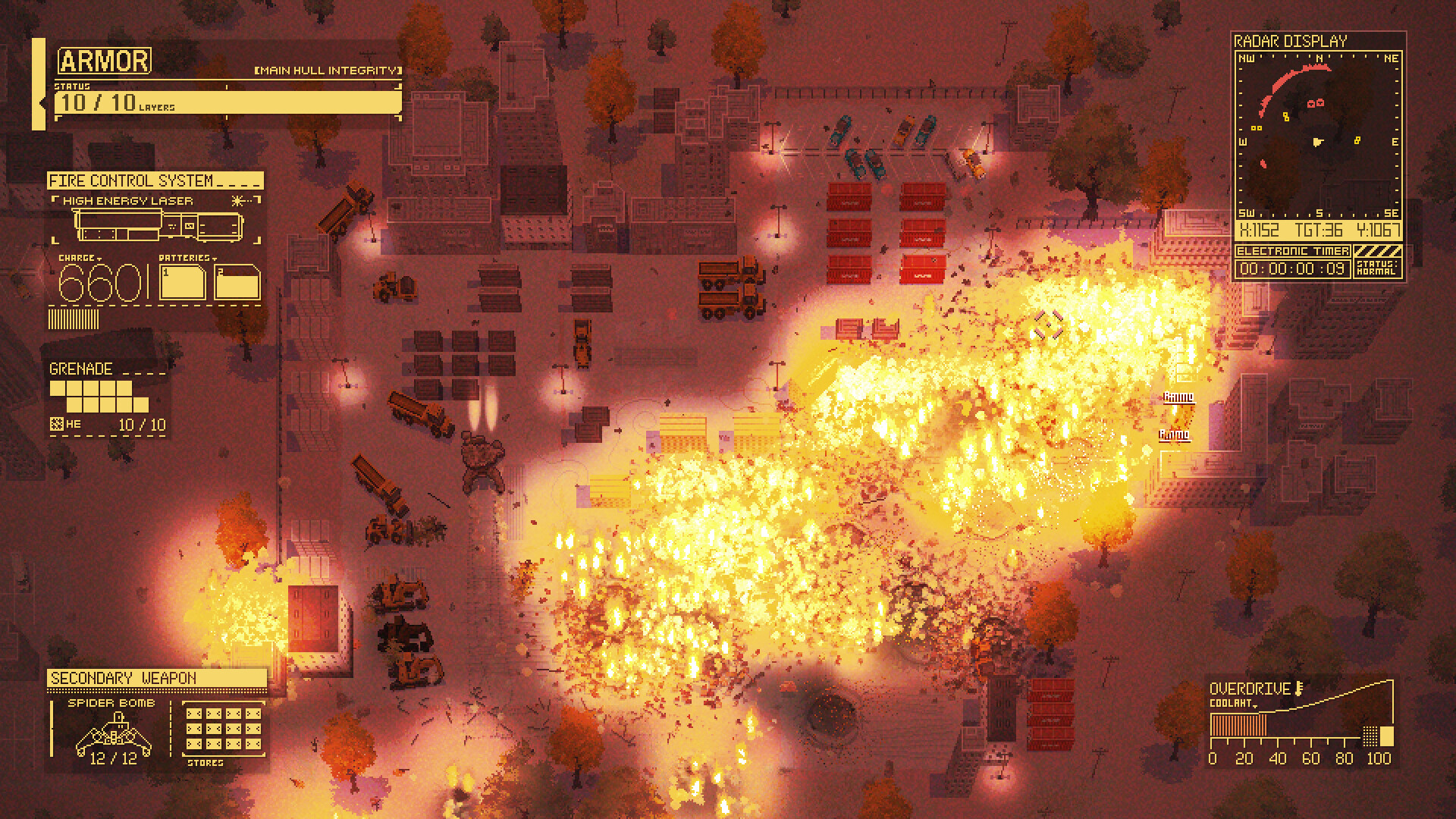Click the thermometer icon next to OVERDRIVE
This screenshot has height=819, width=1456.
pyautogui.click(x=1299, y=689)
